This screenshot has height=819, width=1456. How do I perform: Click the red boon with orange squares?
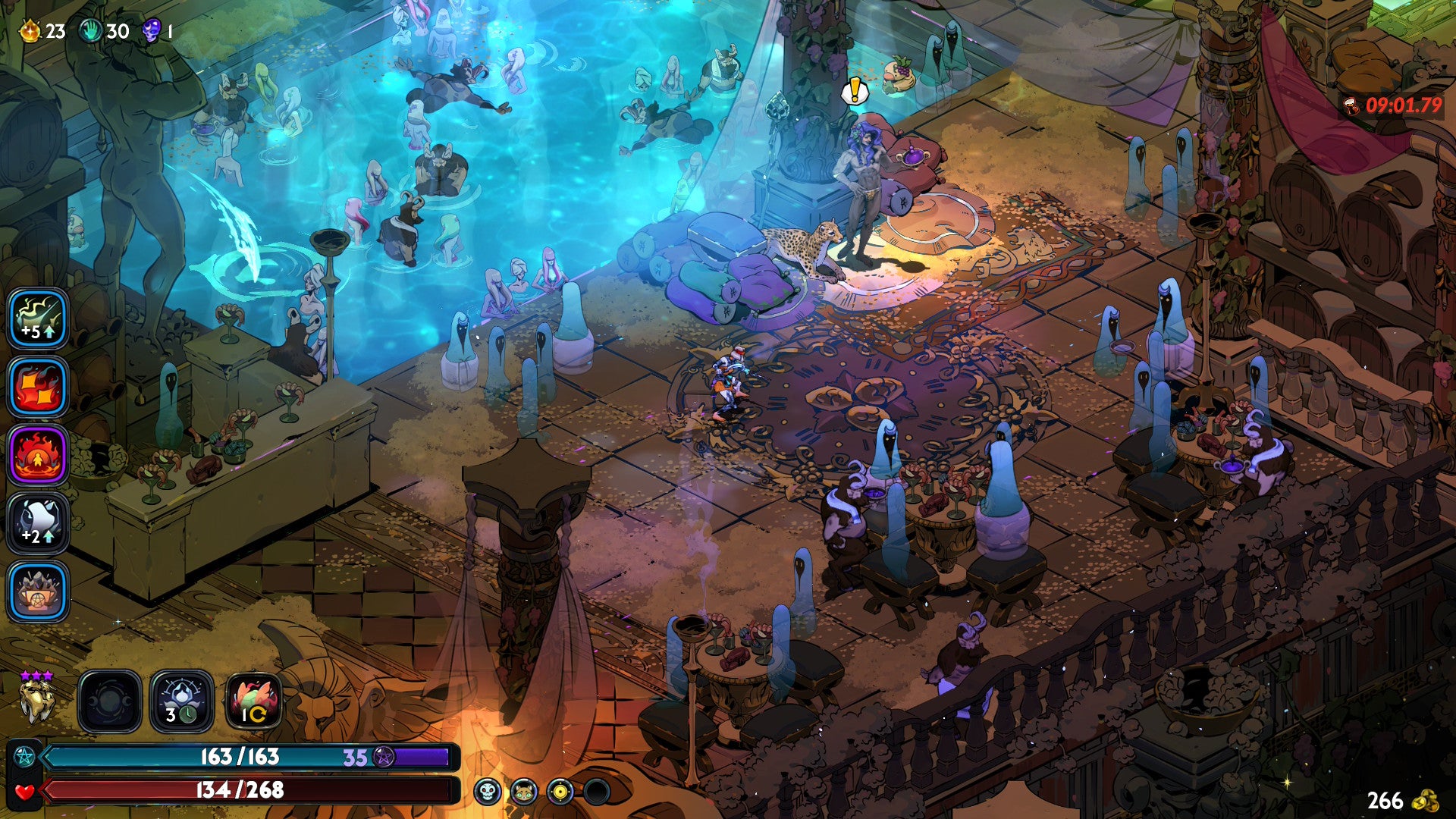[38, 387]
